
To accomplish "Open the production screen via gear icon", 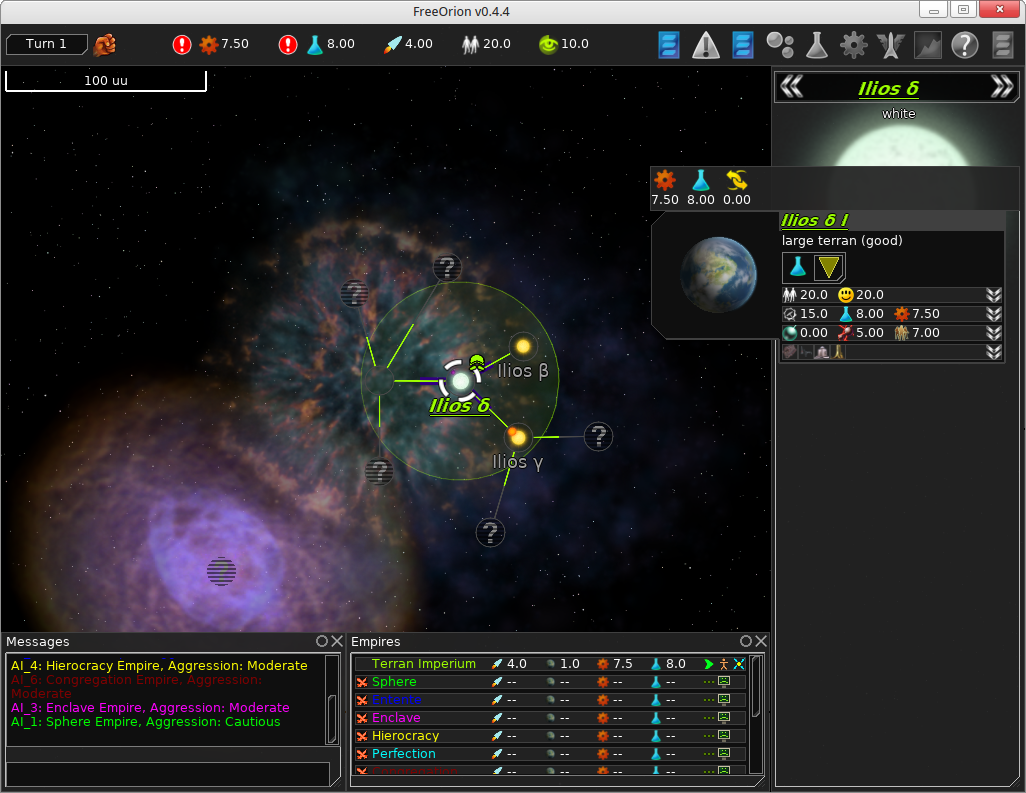I will (853, 45).
